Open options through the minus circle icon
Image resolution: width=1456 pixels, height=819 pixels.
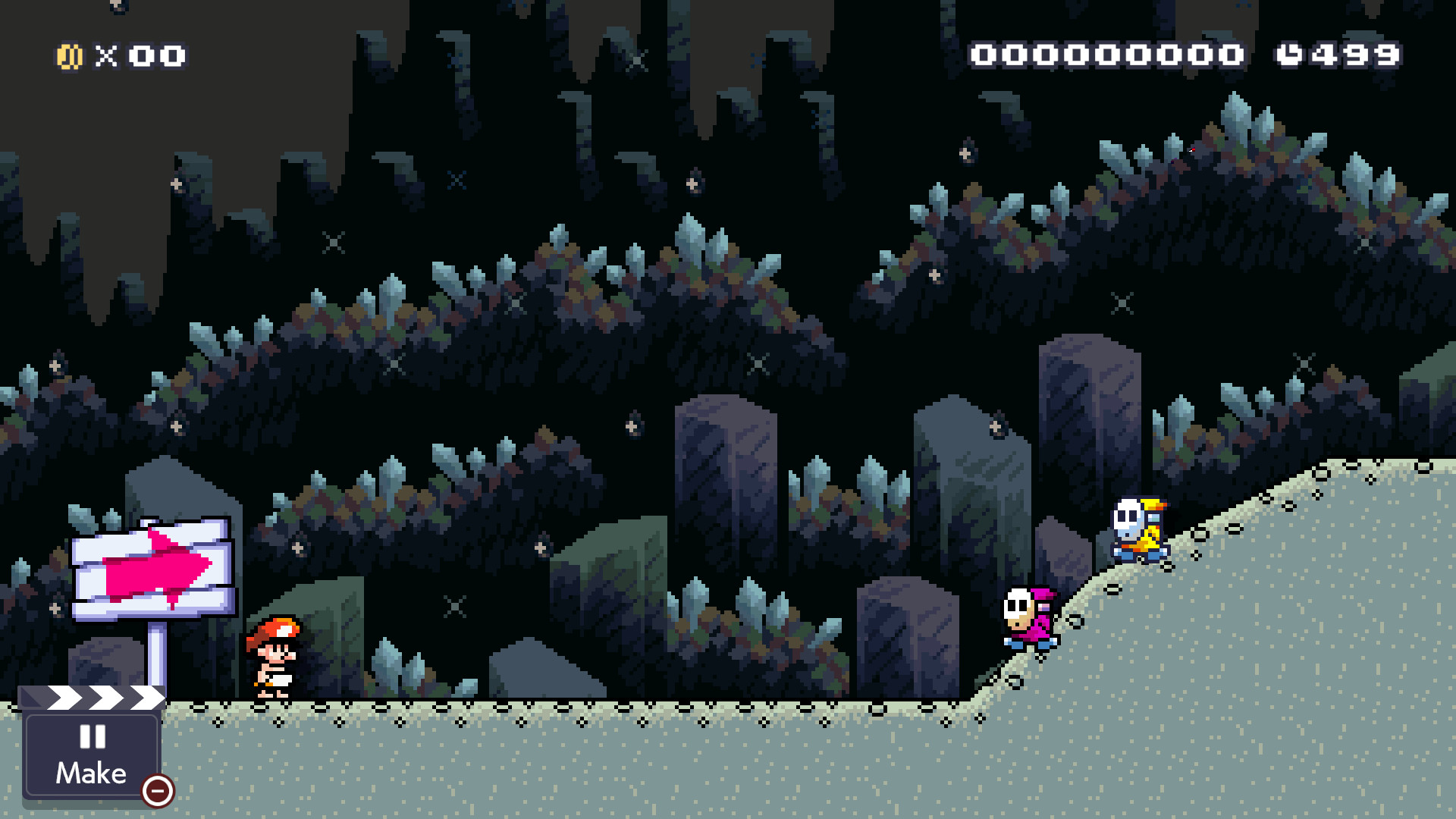[x=157, y=792]
